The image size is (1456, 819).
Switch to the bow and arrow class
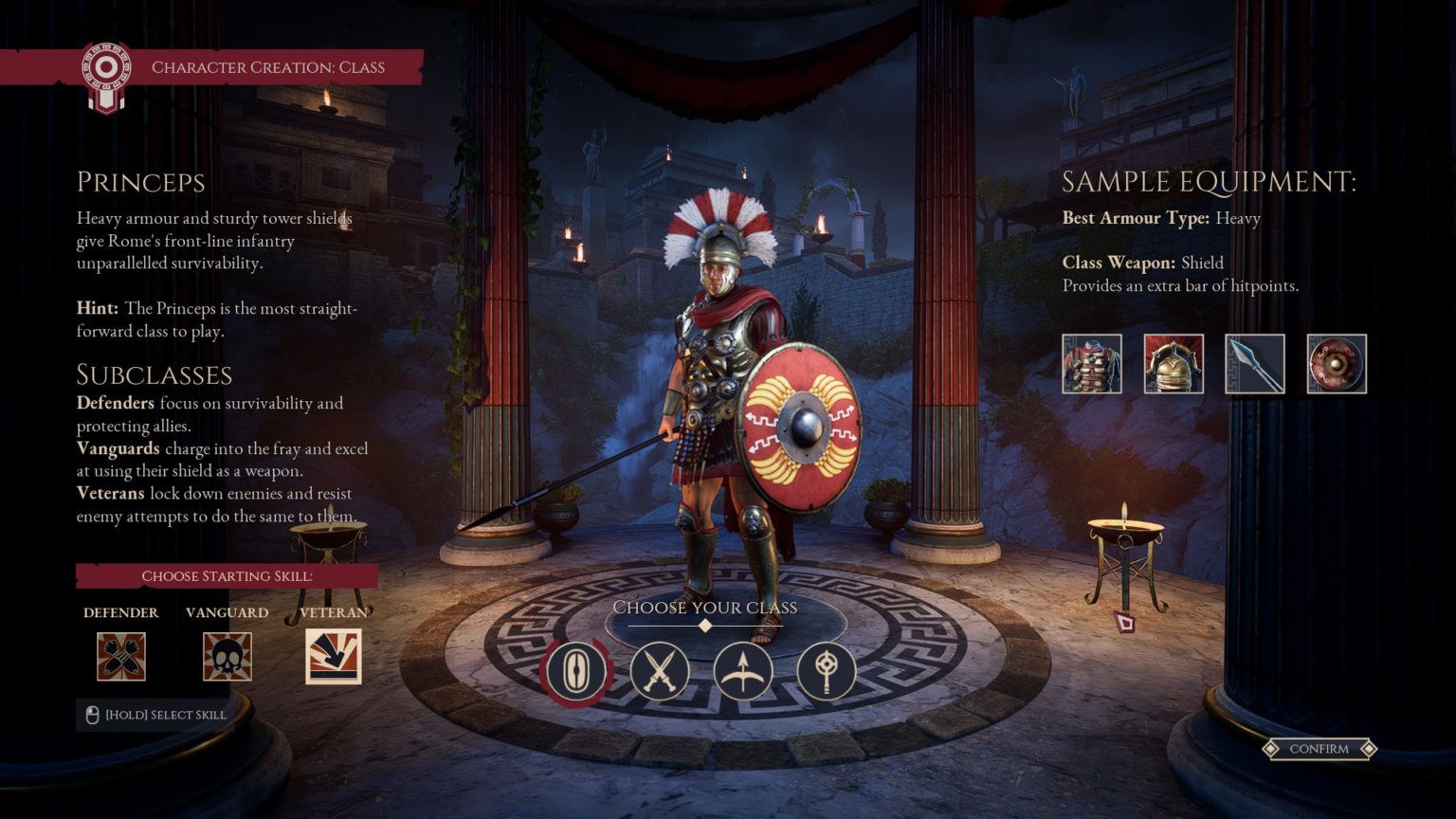coord(742,671)
